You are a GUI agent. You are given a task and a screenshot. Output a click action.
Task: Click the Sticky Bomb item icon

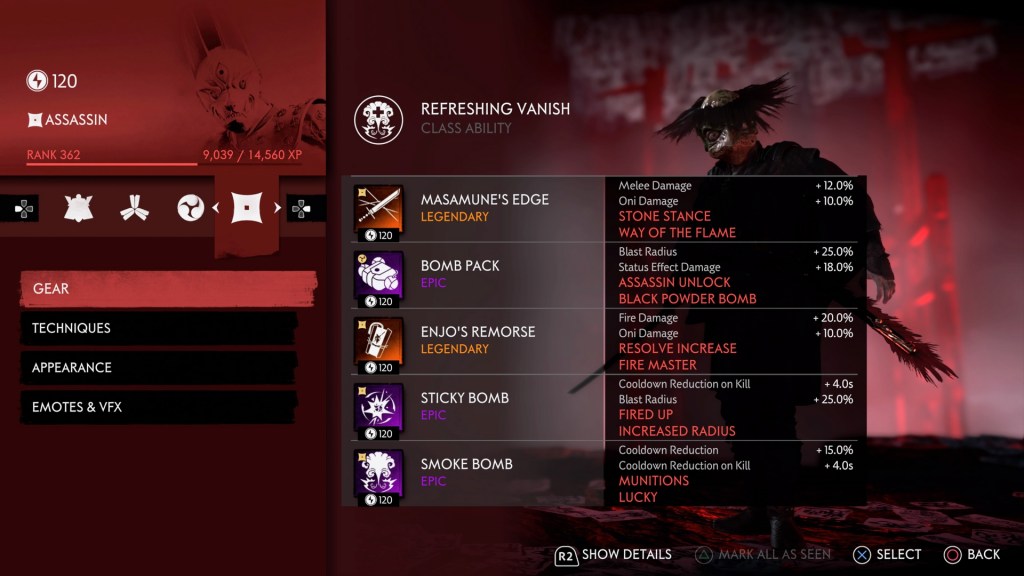coord(379,406)
